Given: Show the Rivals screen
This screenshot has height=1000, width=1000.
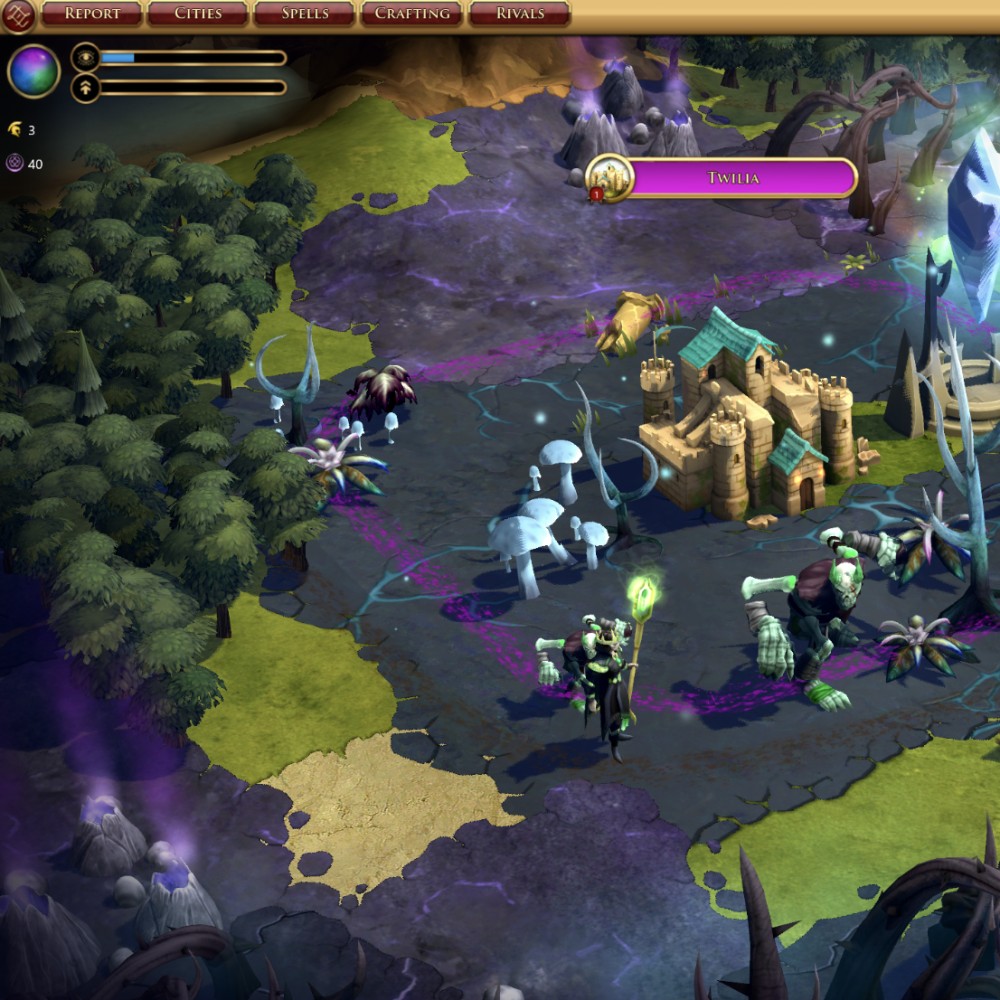Looking at the screenshot, I should tap(519, 14).
